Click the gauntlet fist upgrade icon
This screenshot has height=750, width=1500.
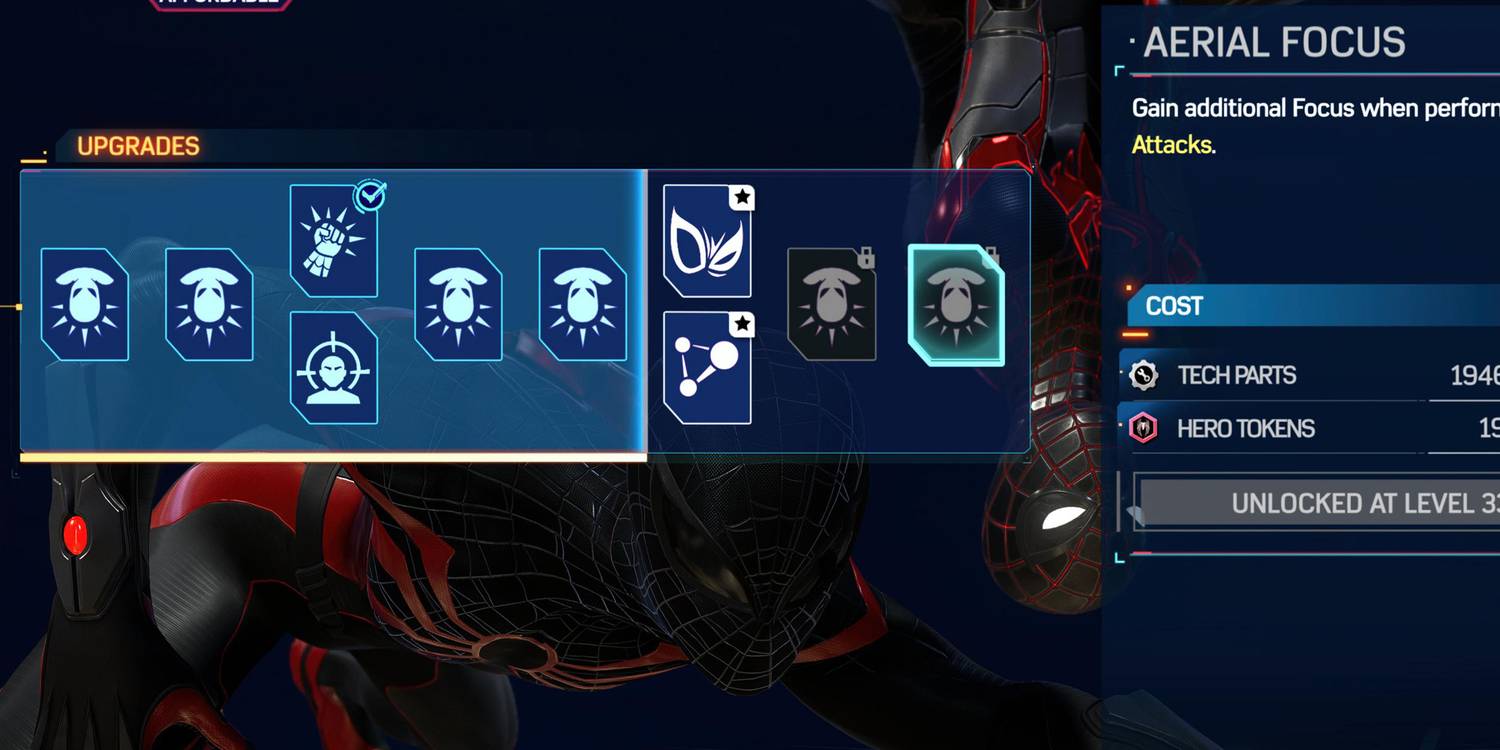[x=334, y=237]
